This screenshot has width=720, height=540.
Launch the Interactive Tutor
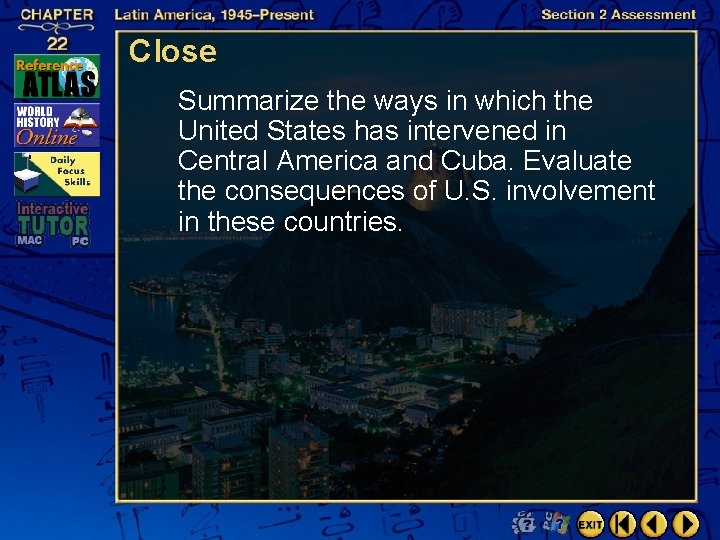[52, 223]
